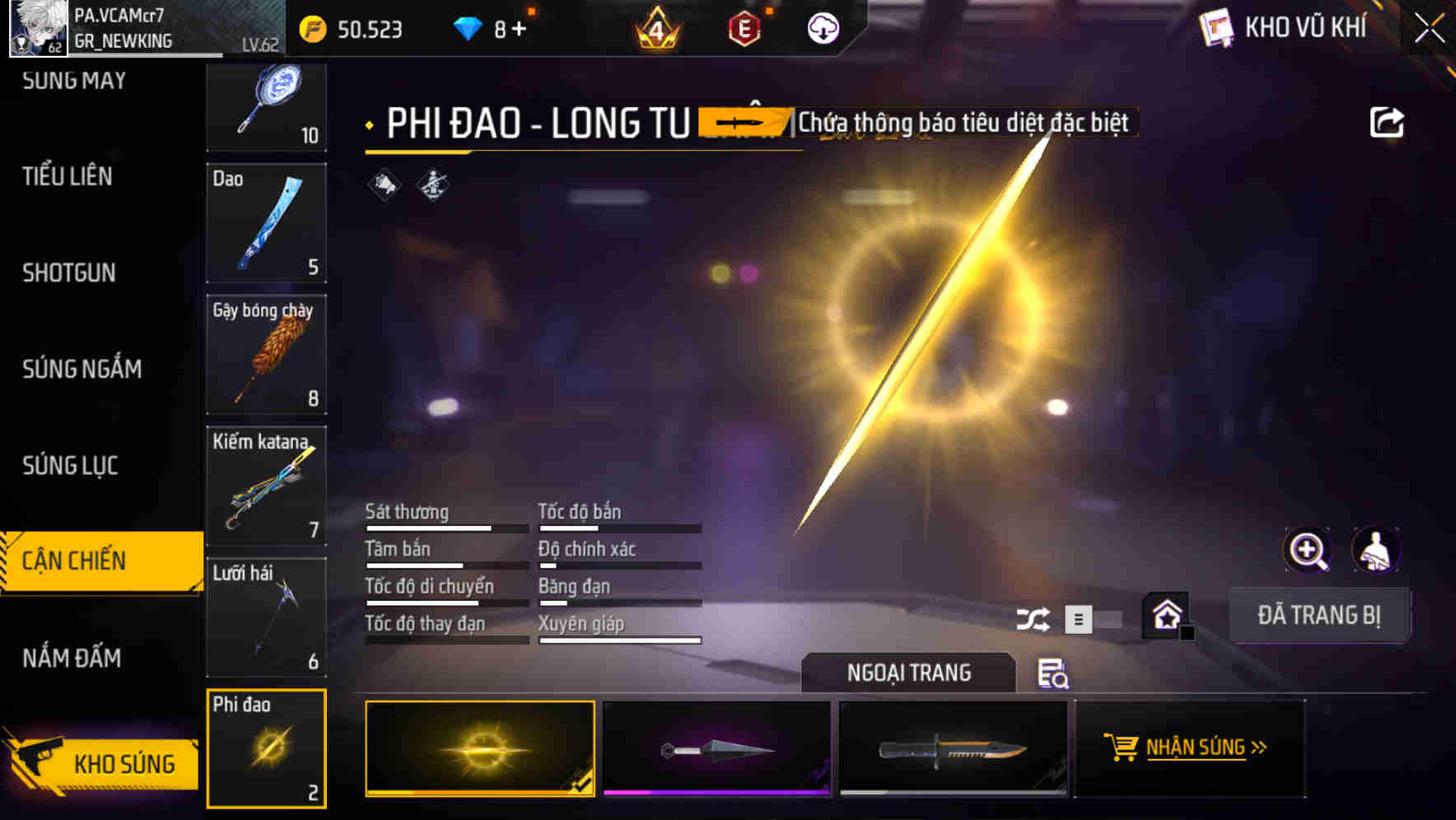Open kill feed preview icon next to Ngoại Trang

coord(1054,674)
